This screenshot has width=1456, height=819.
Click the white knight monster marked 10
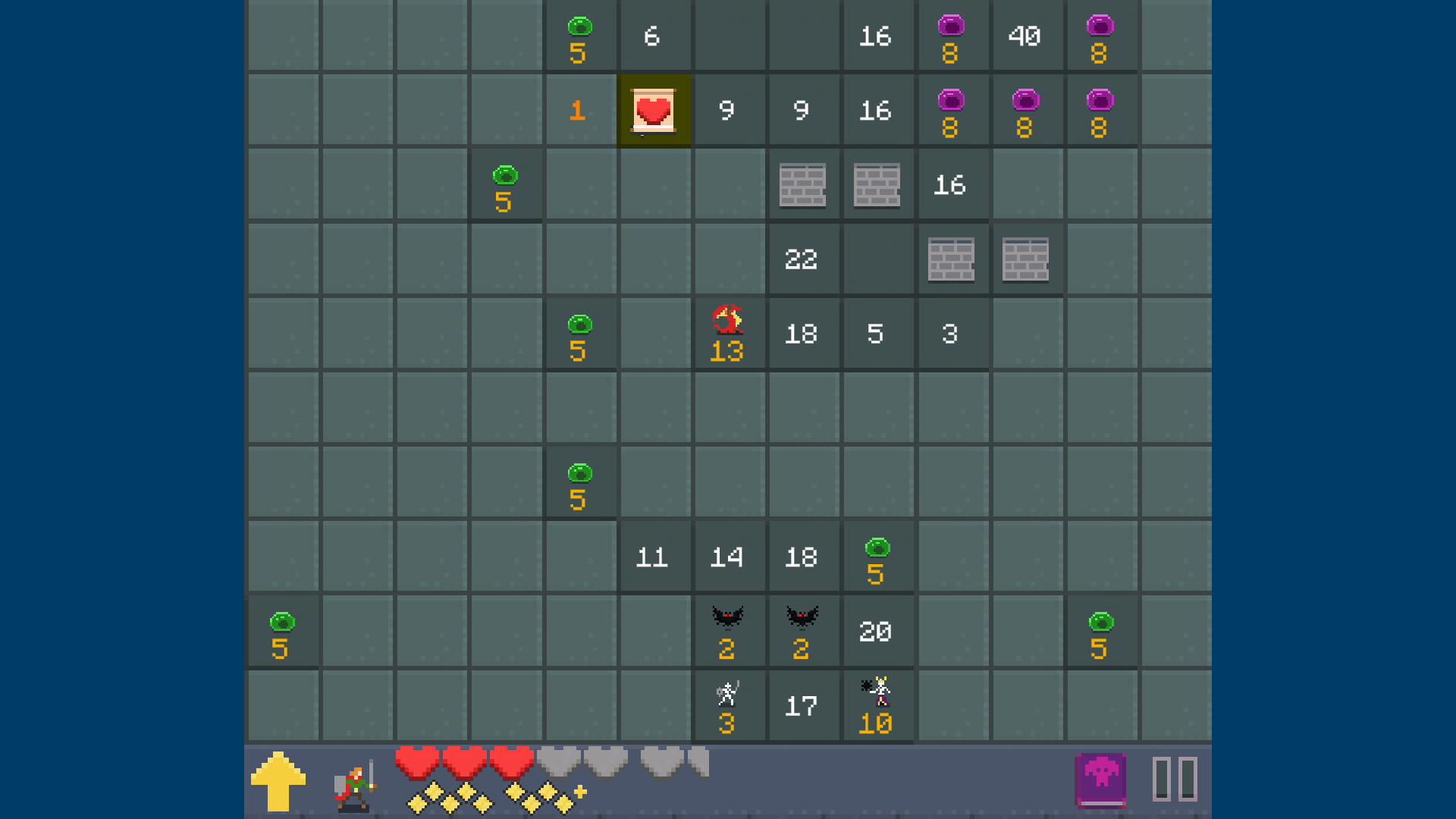pyautogui.click(x=876, y=703)
